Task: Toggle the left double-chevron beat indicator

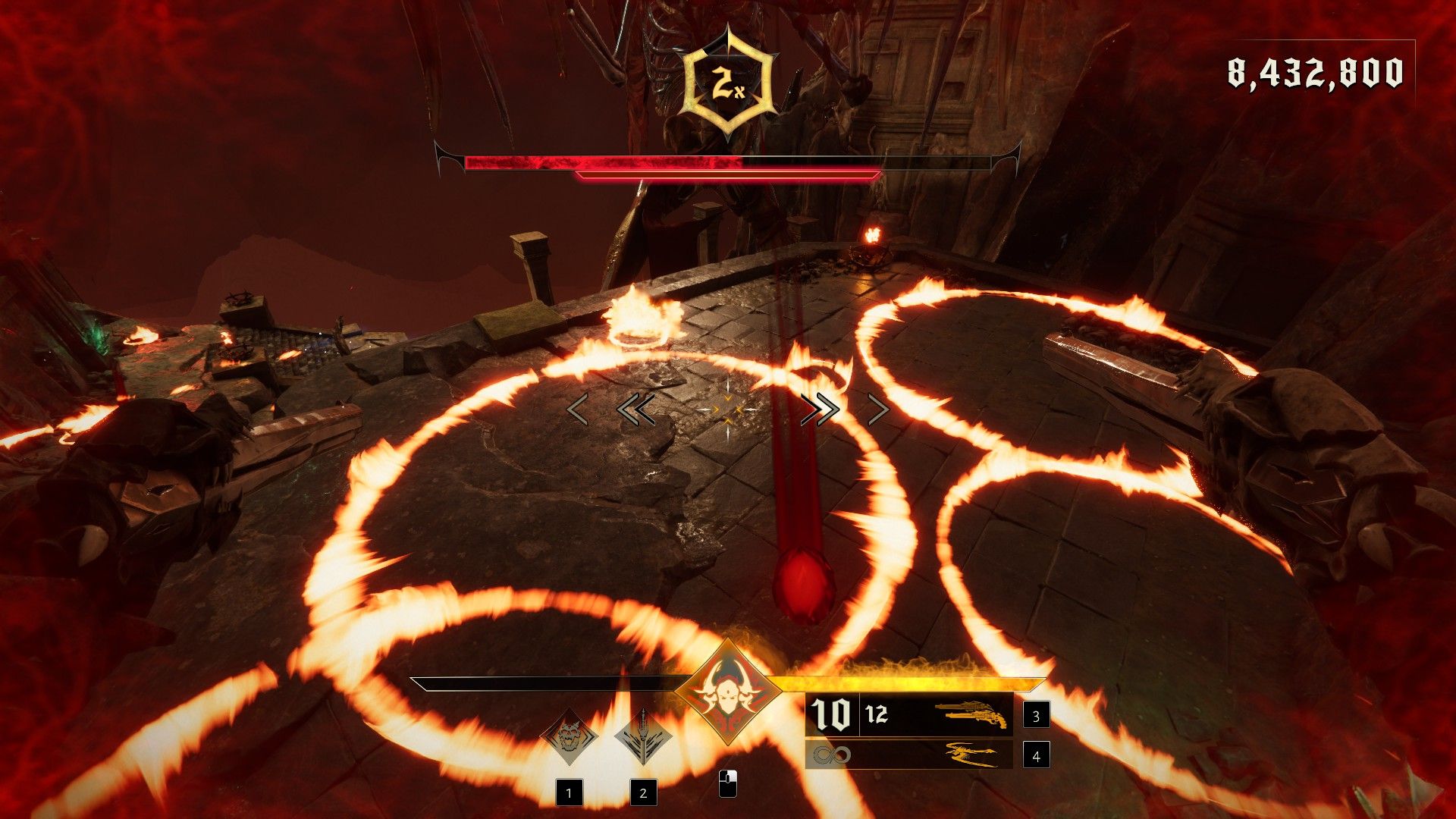Action: [x=638, y=409]
